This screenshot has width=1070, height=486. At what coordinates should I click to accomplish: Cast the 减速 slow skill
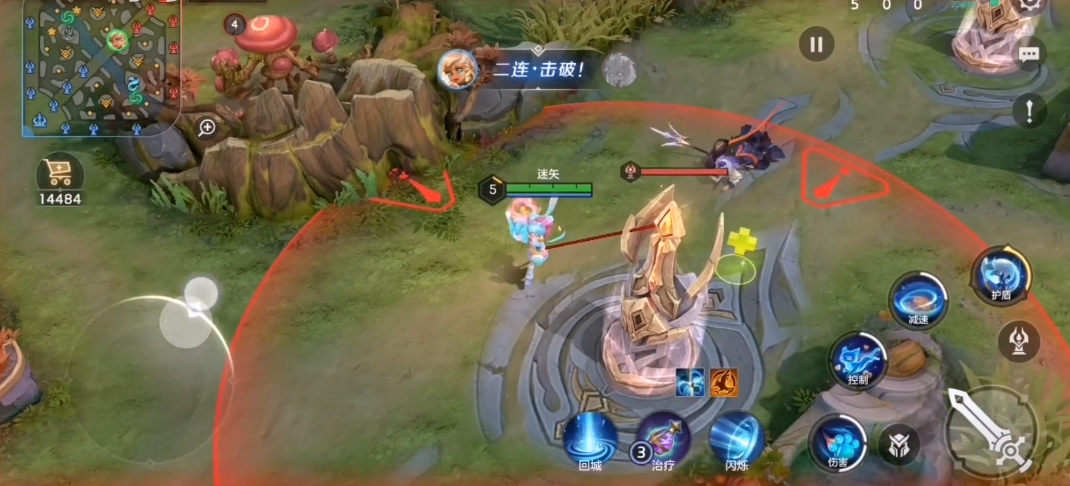[918, 300]
